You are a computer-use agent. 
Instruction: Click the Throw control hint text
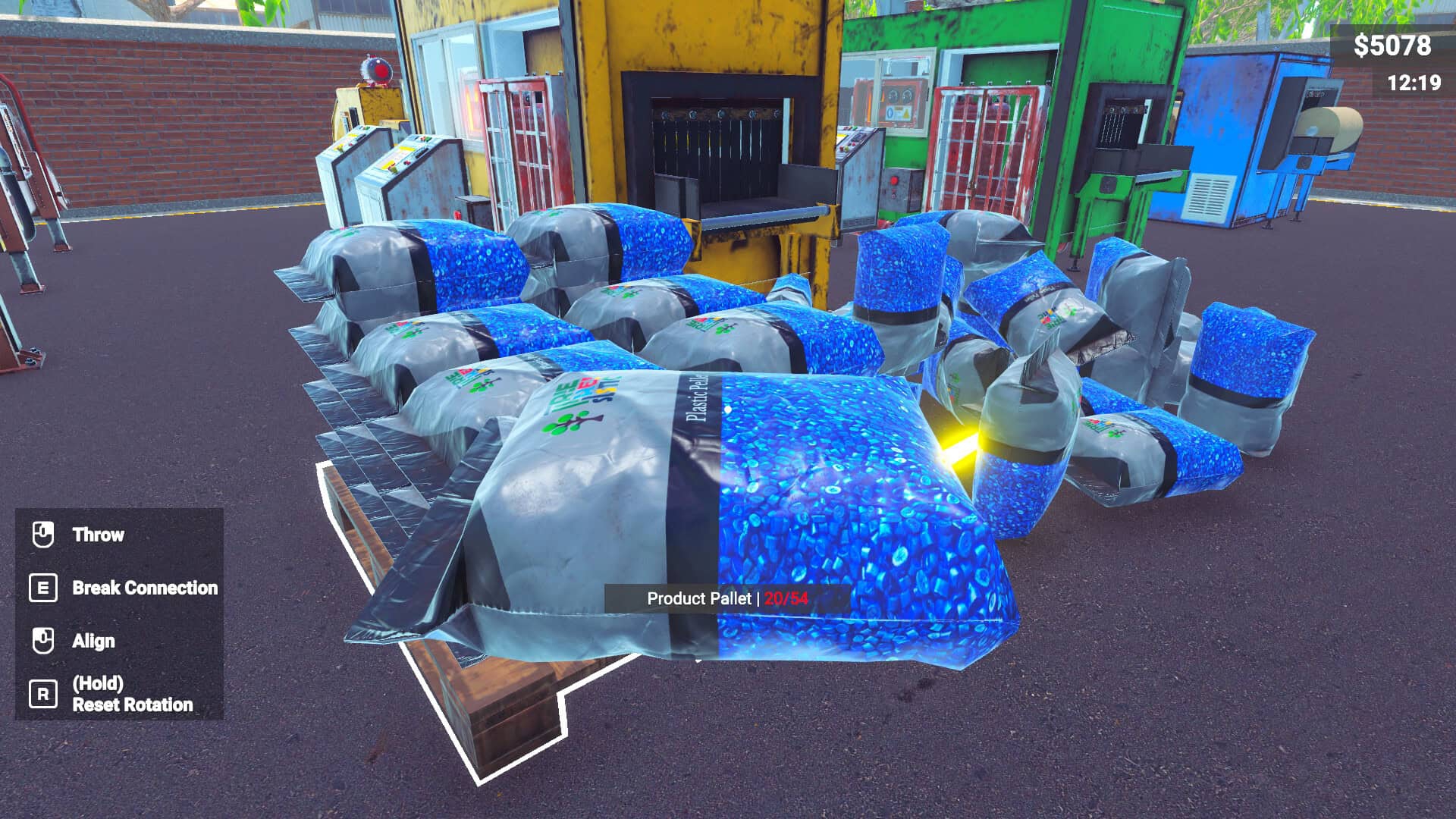click(x=98, y=534)
